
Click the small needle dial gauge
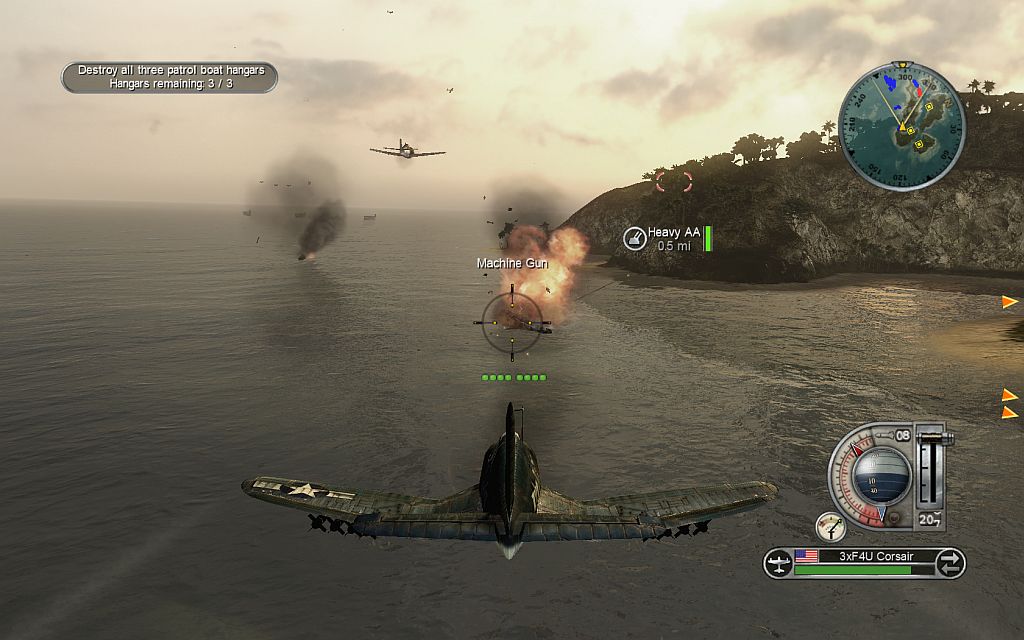tap(830, 527)
